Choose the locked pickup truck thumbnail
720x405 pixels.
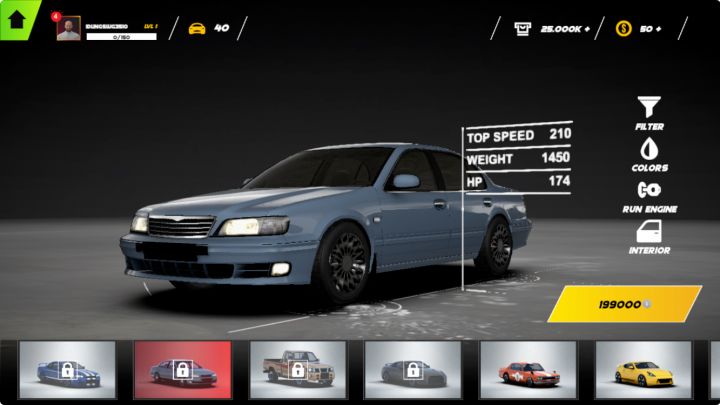tap(297, 370)
